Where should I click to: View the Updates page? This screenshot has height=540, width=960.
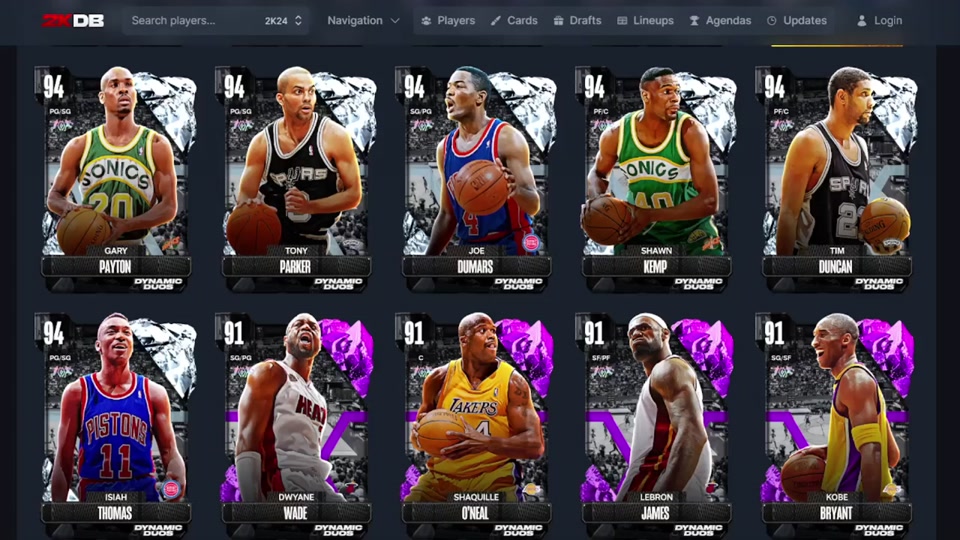pos(797,20)
